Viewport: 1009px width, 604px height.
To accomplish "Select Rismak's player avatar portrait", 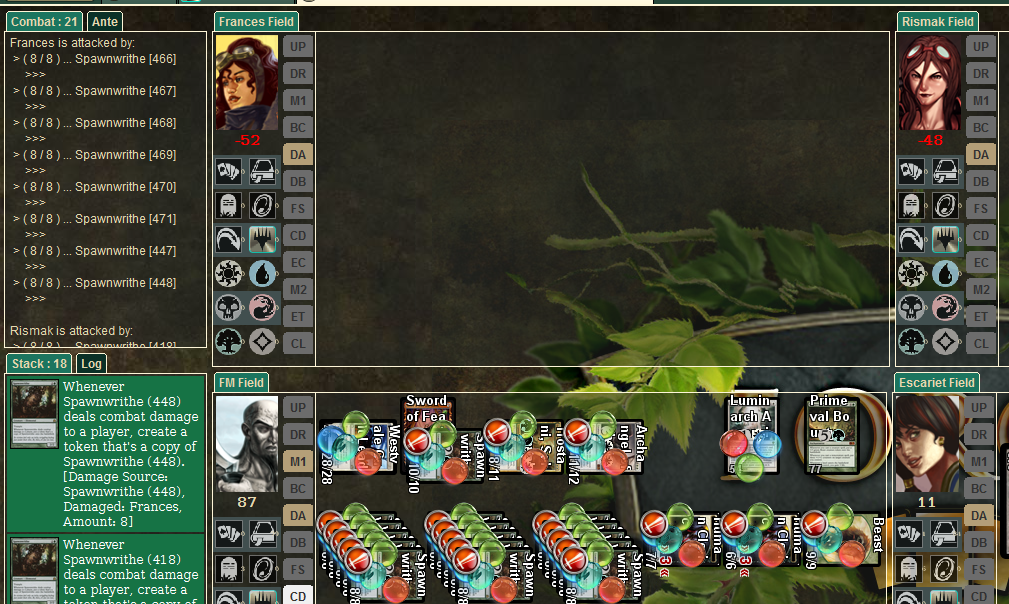I will pos(930,83).
